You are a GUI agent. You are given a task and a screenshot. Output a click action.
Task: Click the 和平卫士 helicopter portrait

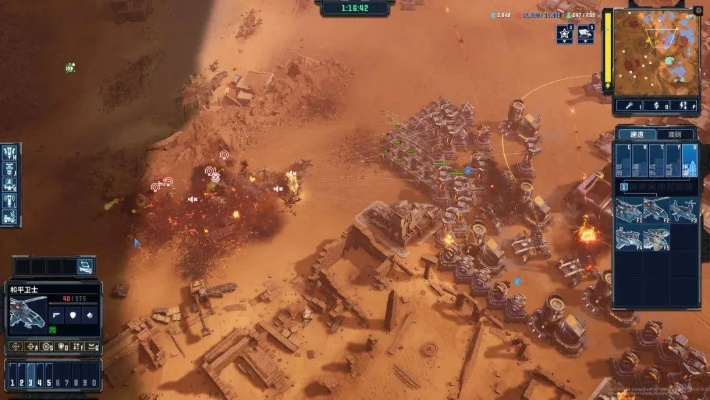coord(26,313)
